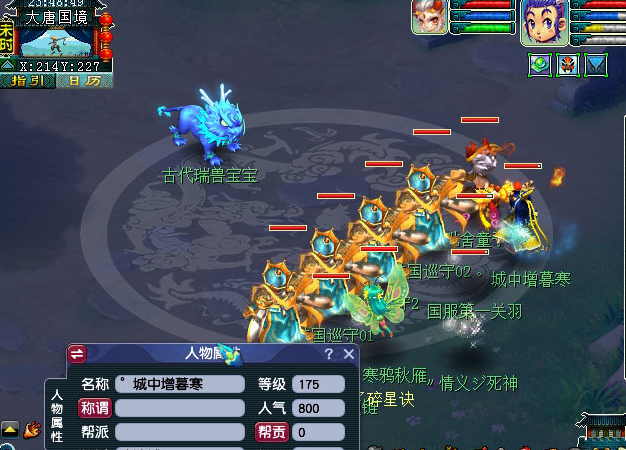Click the 称谓 title button
Image resolution: width=626 pixels, height=450 pixels.
click(94, 408)
